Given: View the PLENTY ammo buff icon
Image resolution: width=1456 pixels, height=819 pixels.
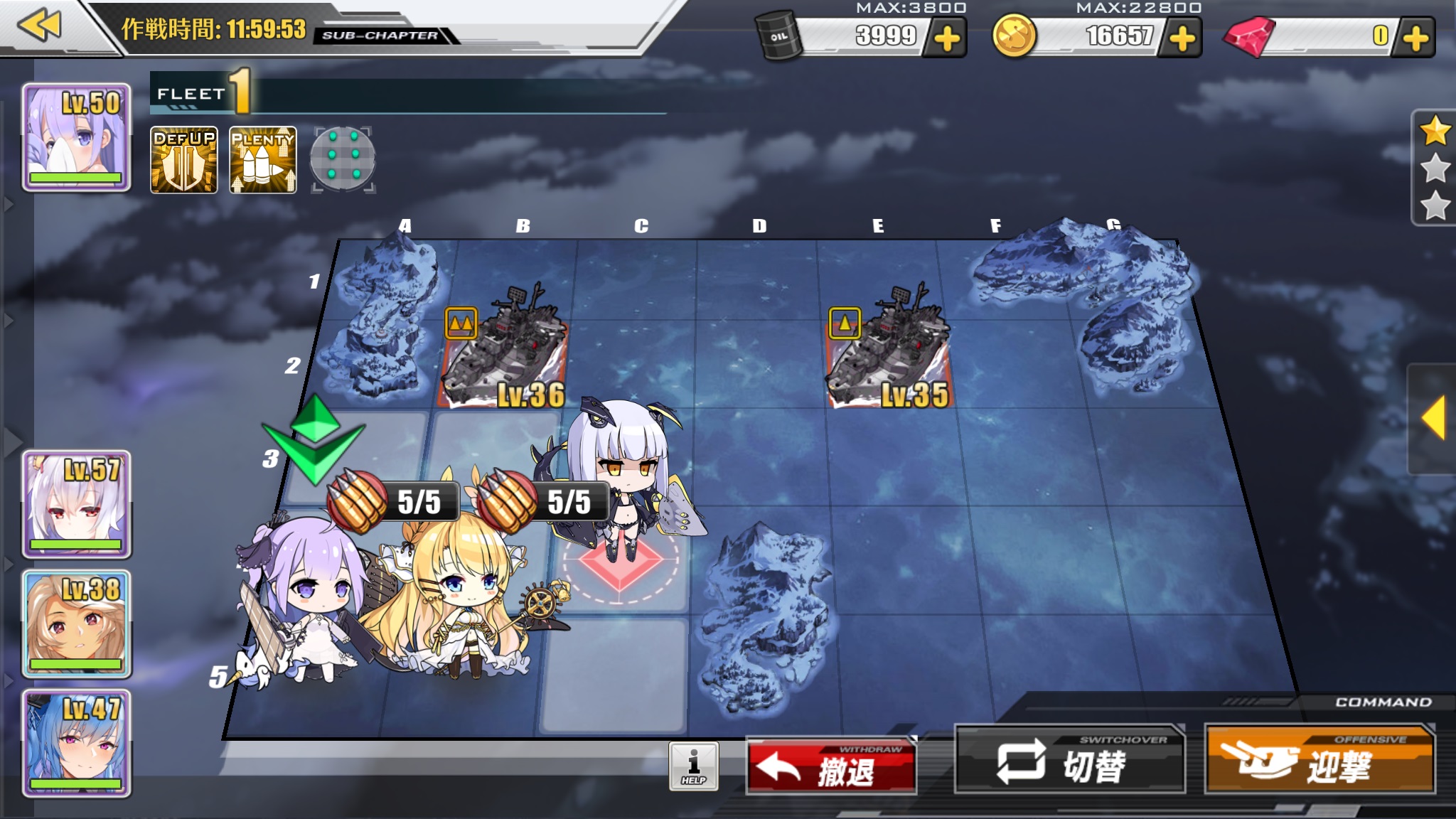Looking at the screenshot, I should pyautogui.click(x=263, y=160).
